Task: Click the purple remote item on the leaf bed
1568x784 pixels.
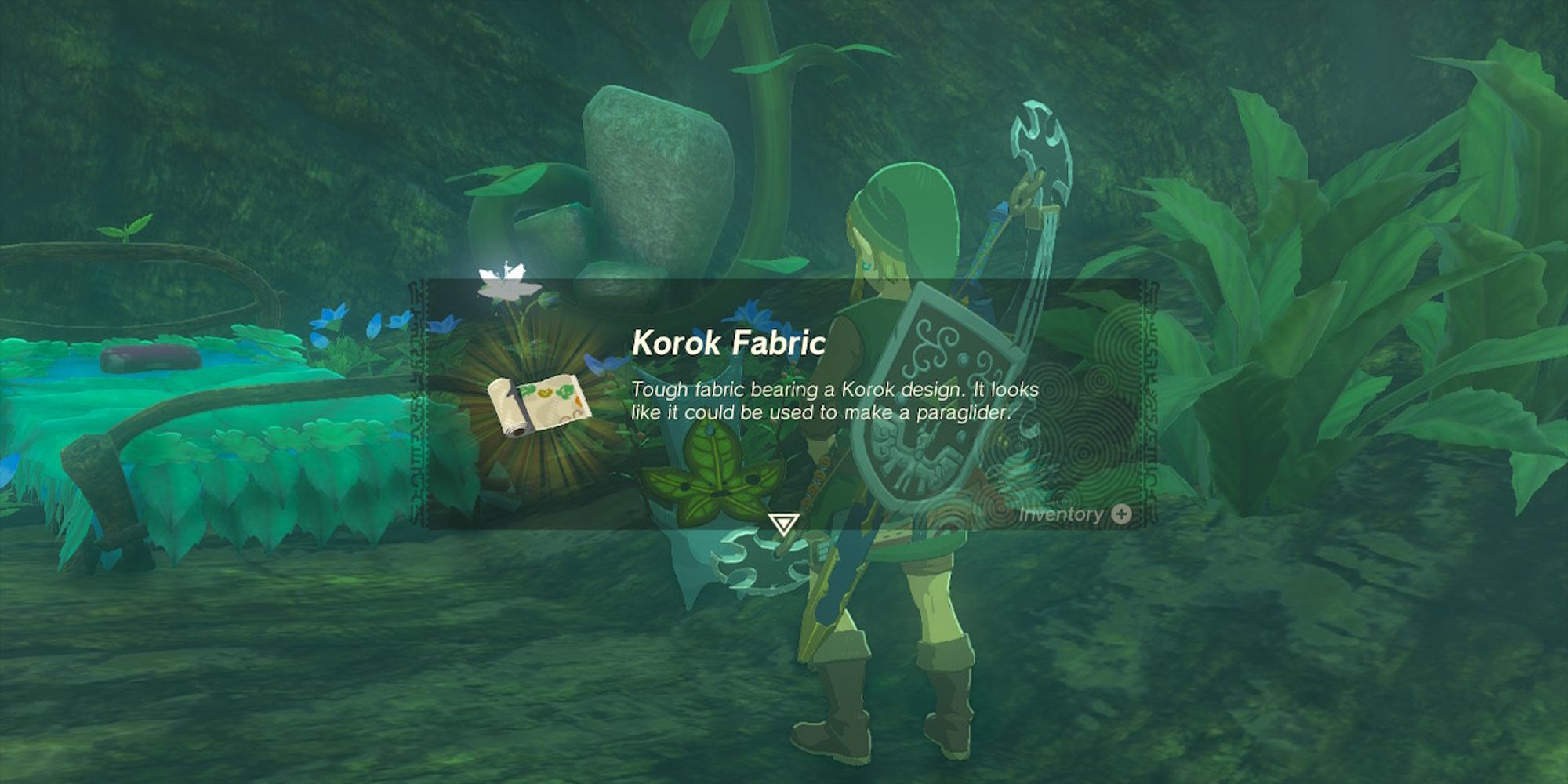Action: coord(149,359)
